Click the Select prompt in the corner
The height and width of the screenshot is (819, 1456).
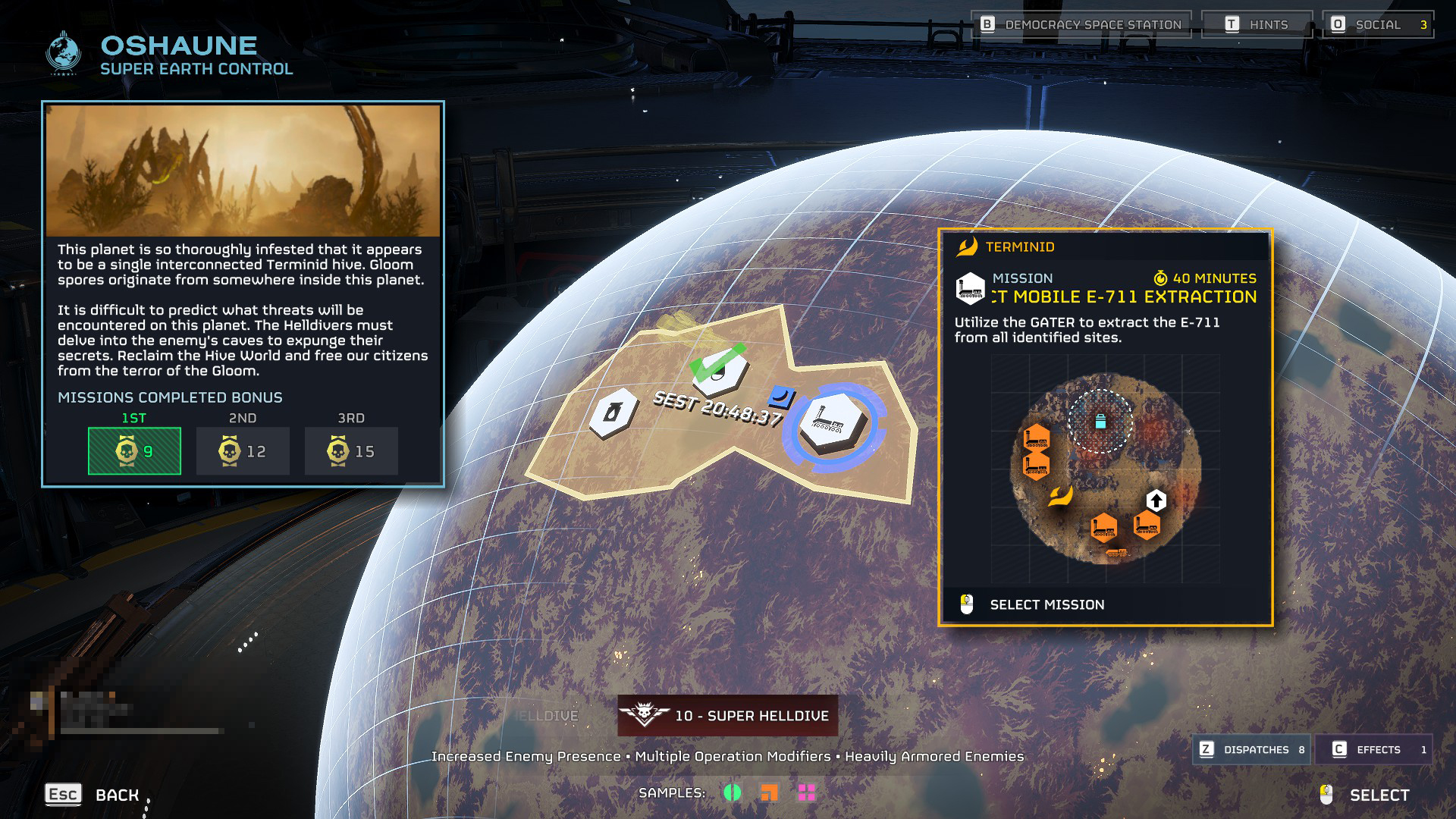tap(1365, 795)
